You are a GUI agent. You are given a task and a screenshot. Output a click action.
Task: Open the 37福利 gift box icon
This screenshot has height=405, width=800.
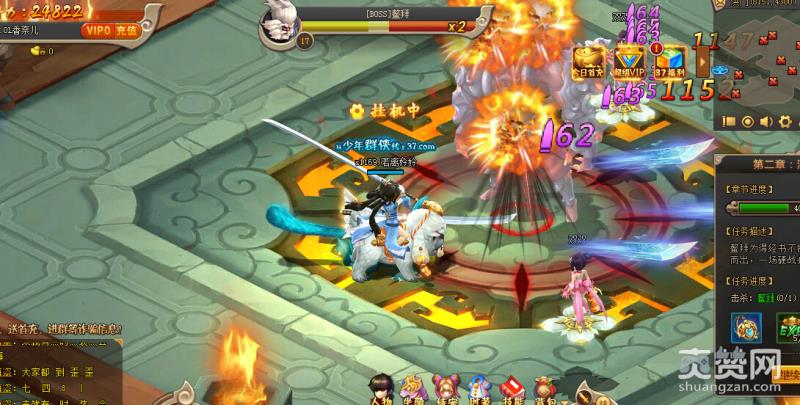668,61
